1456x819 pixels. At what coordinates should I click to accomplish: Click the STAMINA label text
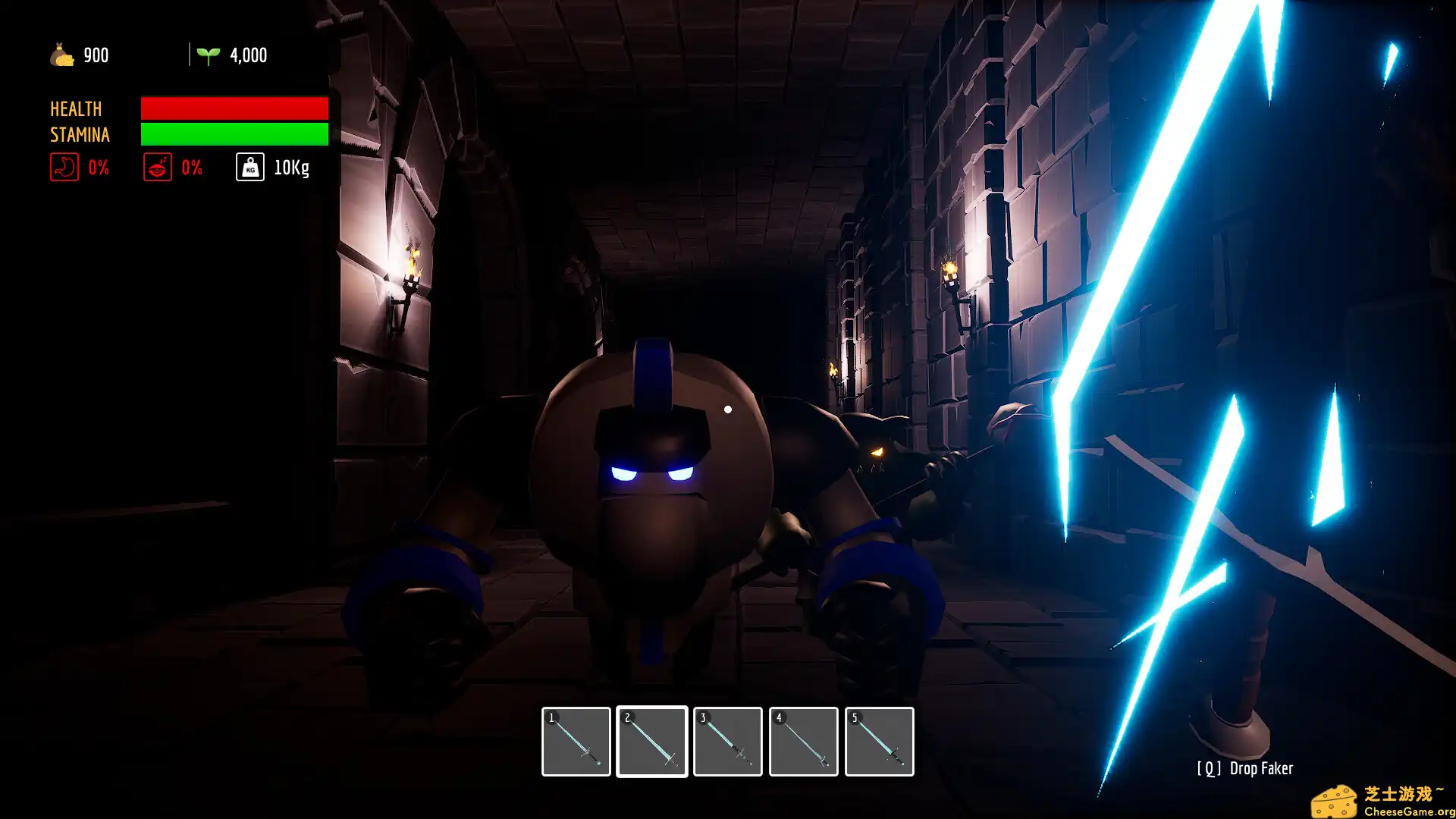[x=80, y=135]
